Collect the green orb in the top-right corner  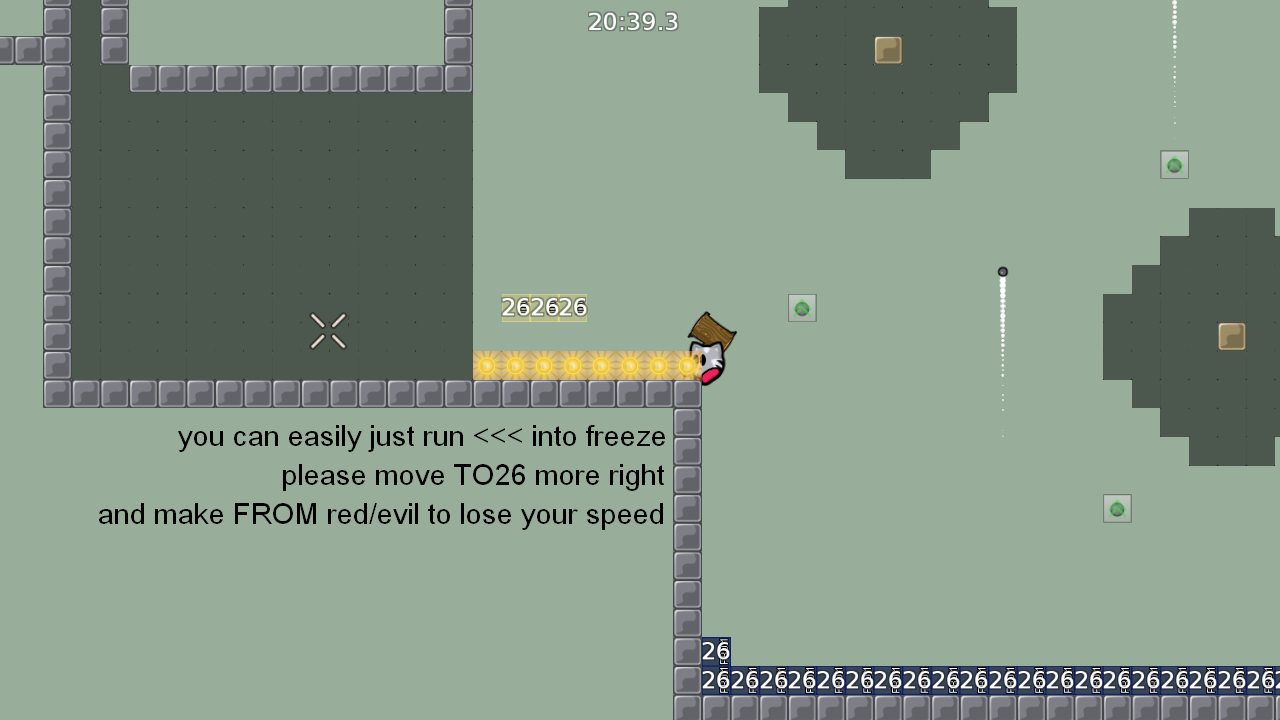tap(1174, 164)
